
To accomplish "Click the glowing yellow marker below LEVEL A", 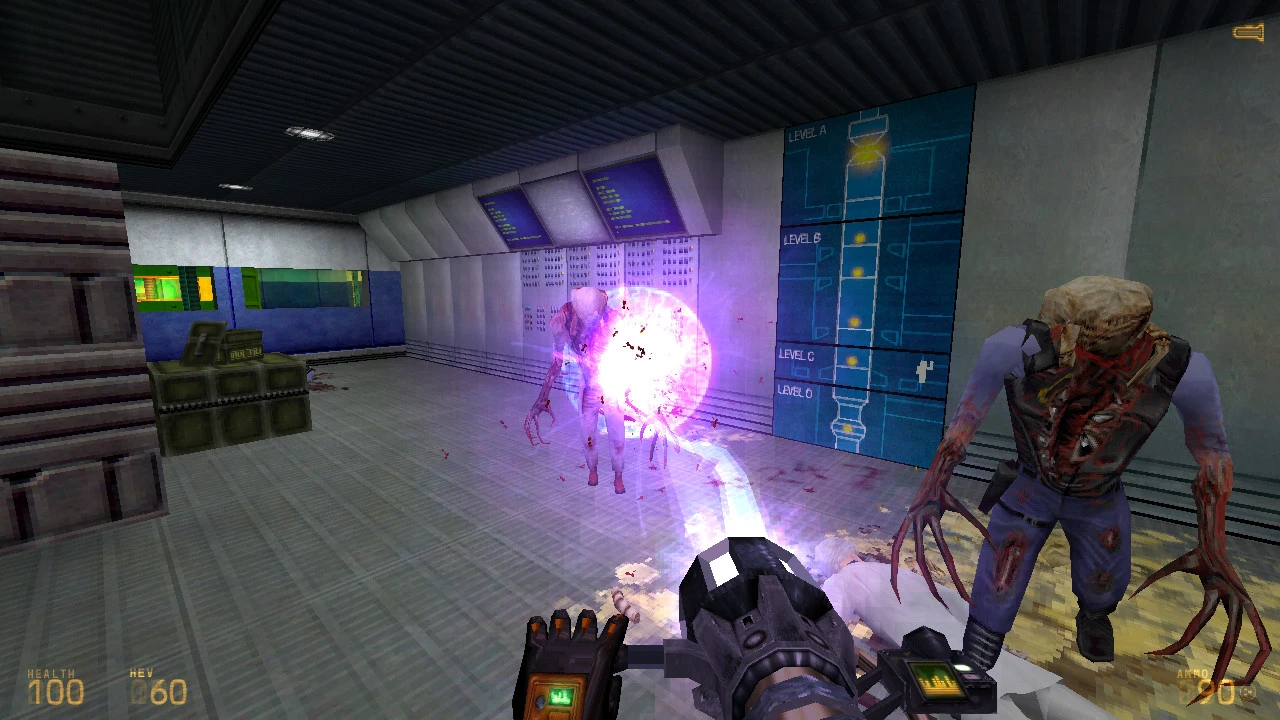I will (x=868, y=152).
